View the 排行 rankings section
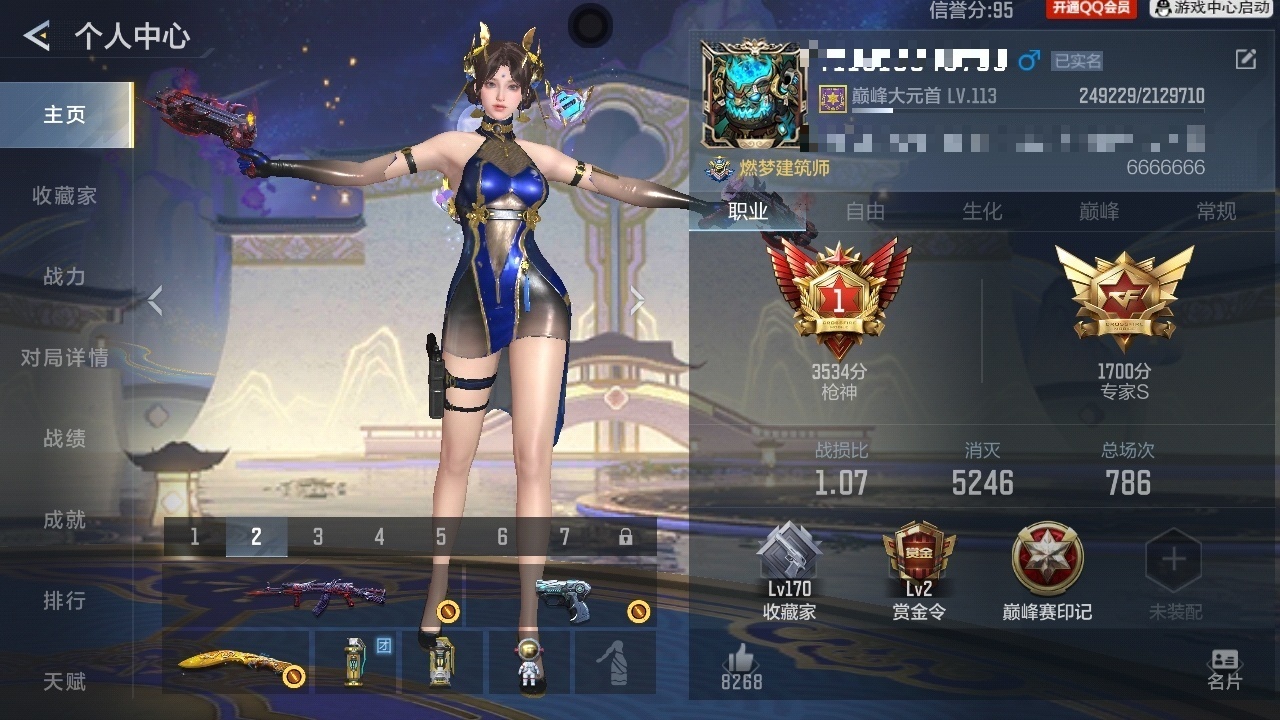 (65, 601)
